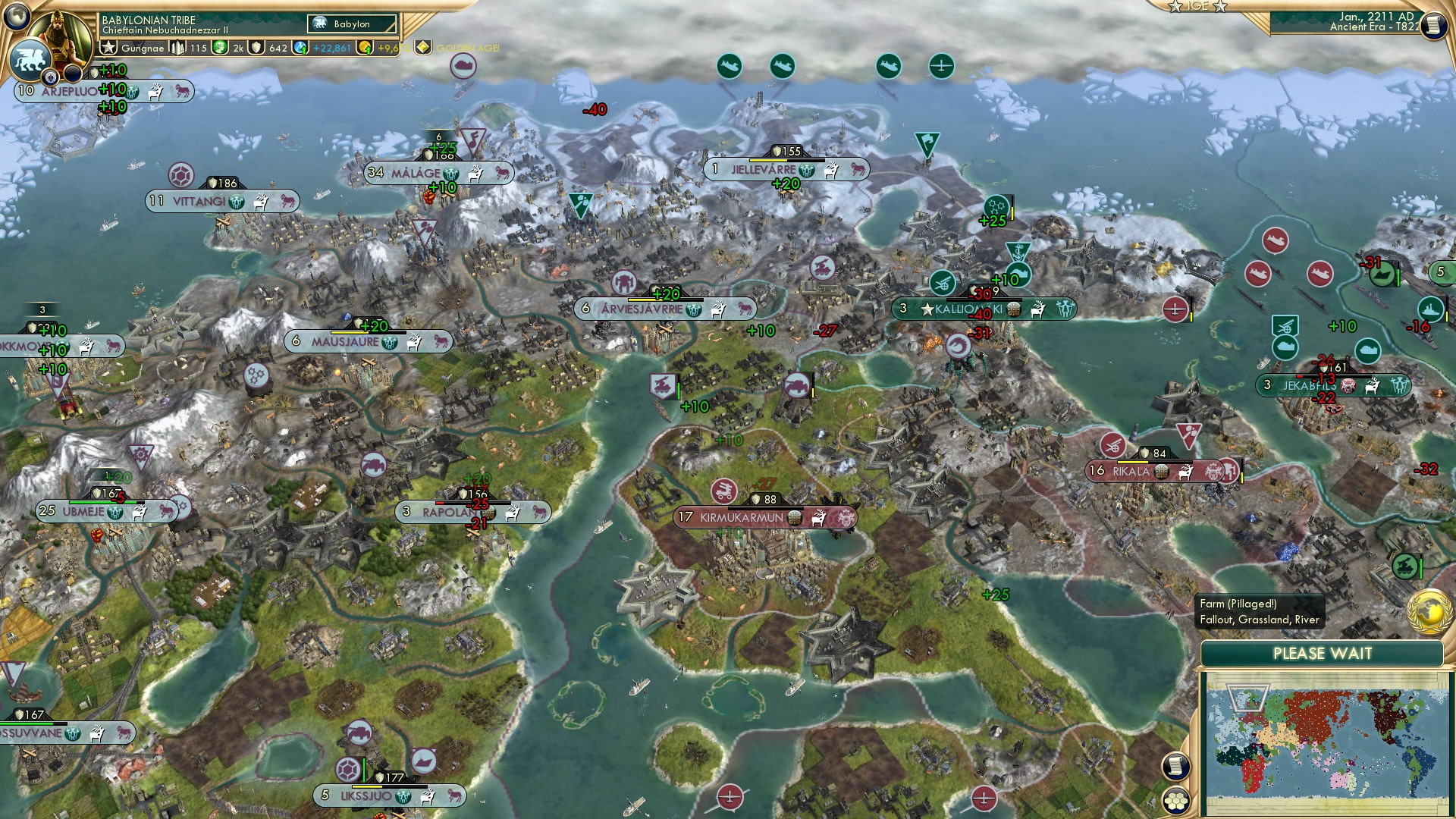Click the griffin emblem below the leader portrait
The image size is (1456, 819).
(32, 61)
